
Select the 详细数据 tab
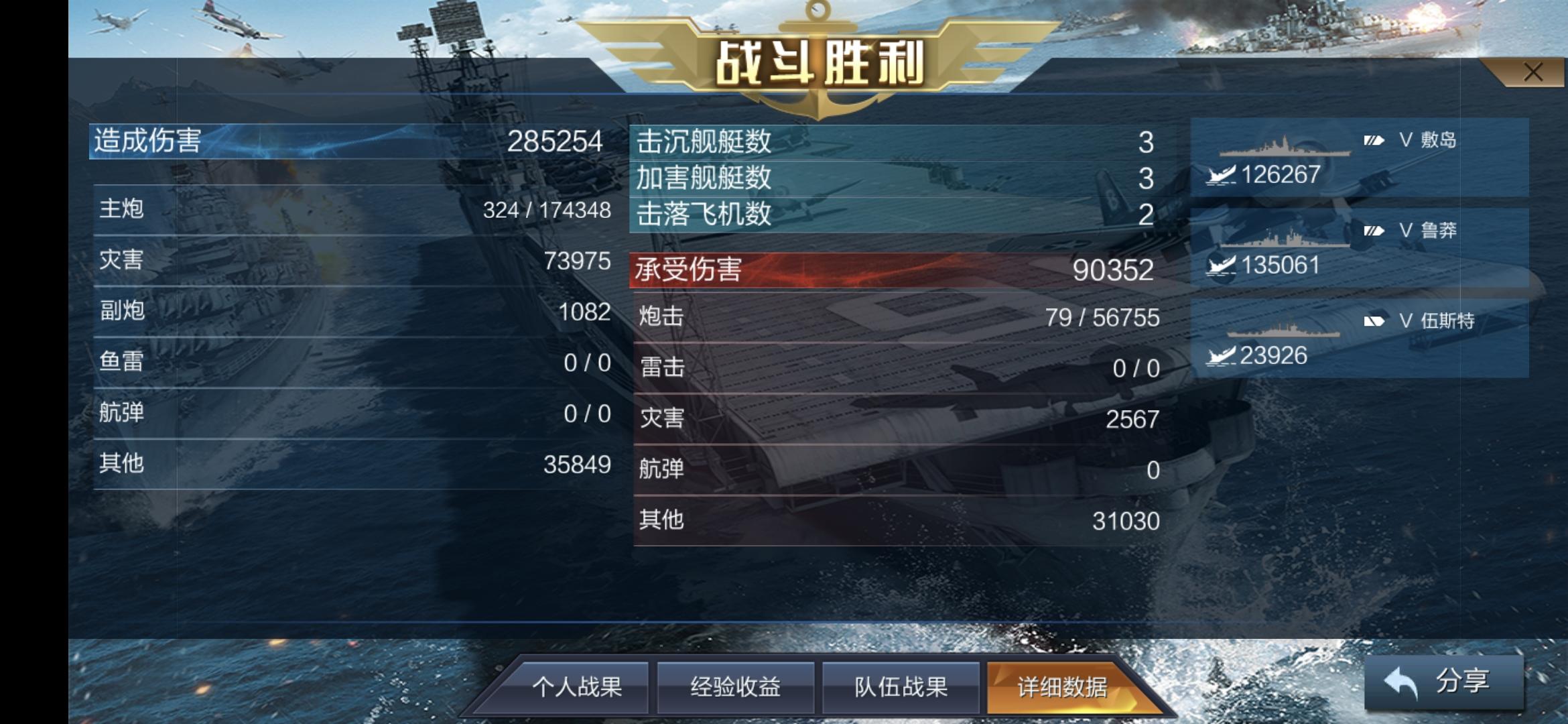pos(1061,686)
